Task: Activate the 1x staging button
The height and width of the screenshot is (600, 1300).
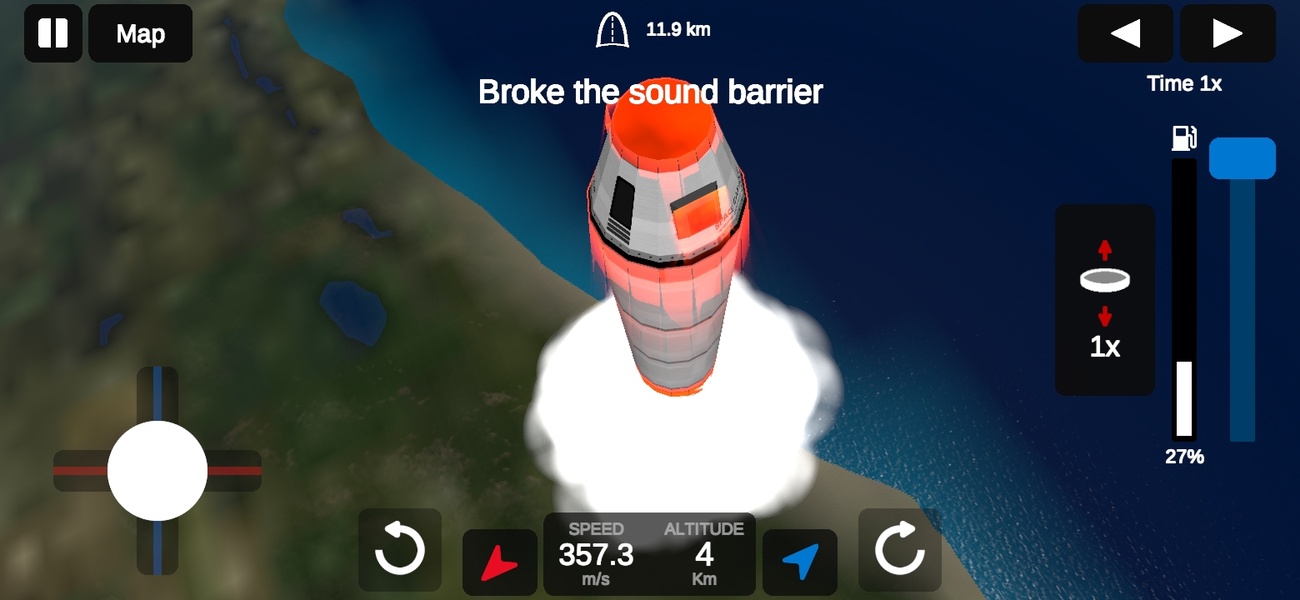Action: (1105, 300)
